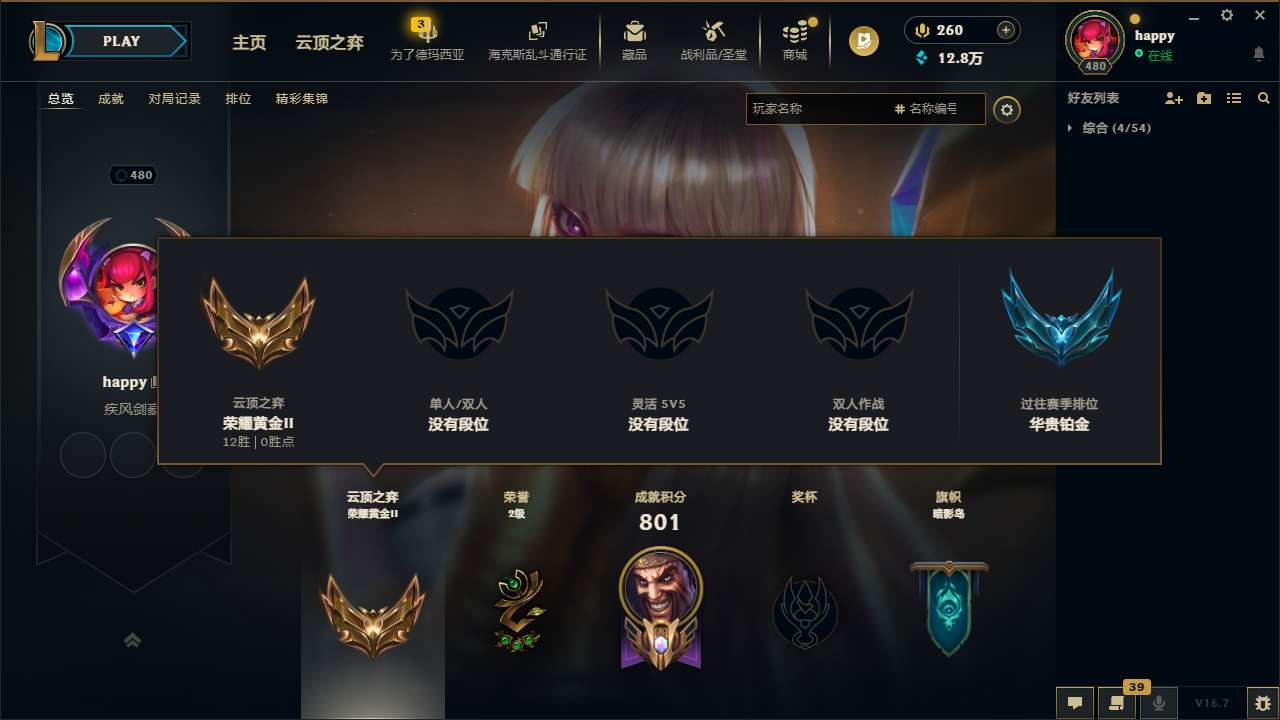1280x720 pixels.
Task: Mute the microphone
Action: (x=1158, y=703)
